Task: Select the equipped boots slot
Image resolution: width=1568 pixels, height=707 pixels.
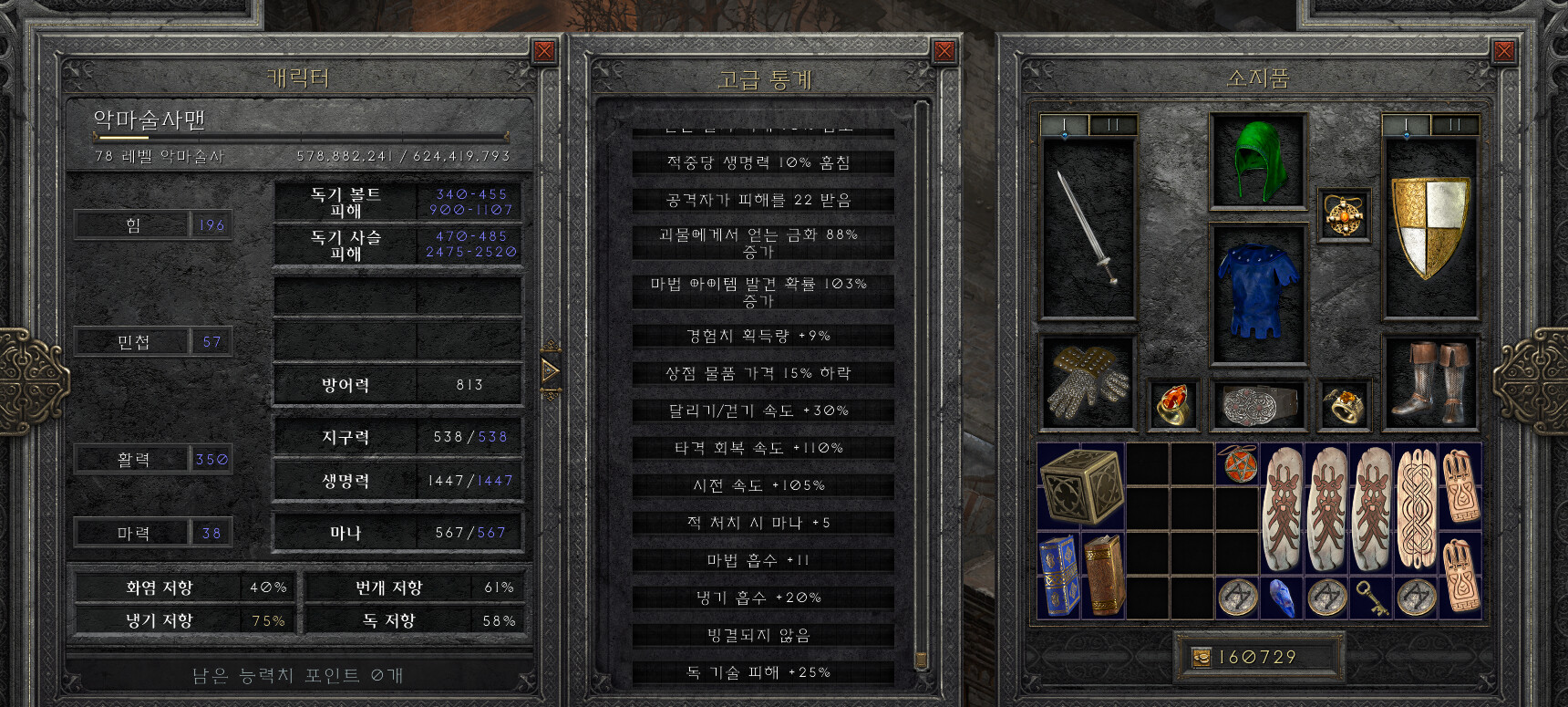Action: pyautogui.click(x=1429, y=383)
